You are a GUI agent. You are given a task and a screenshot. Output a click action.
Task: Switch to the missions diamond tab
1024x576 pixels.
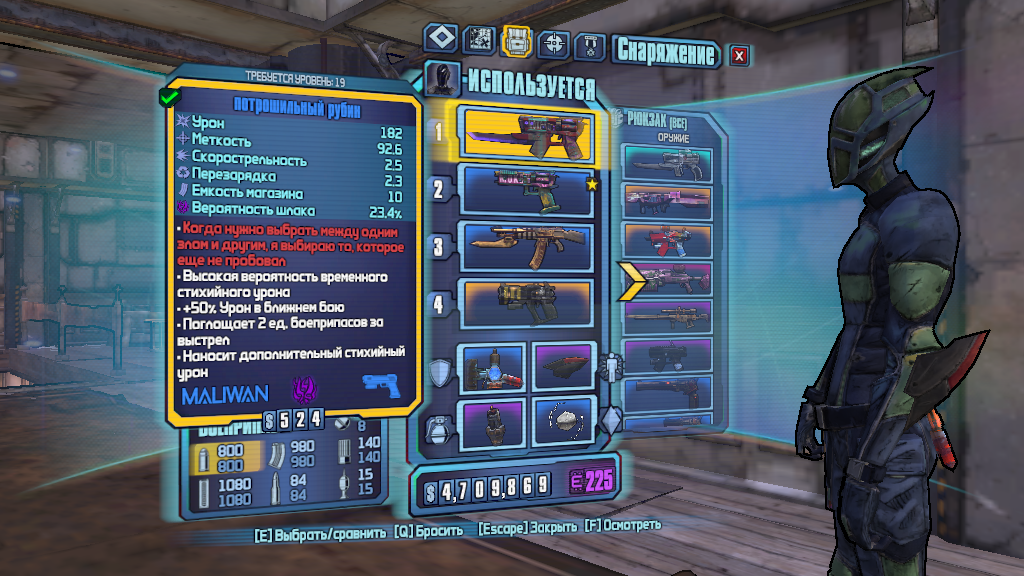441,39
